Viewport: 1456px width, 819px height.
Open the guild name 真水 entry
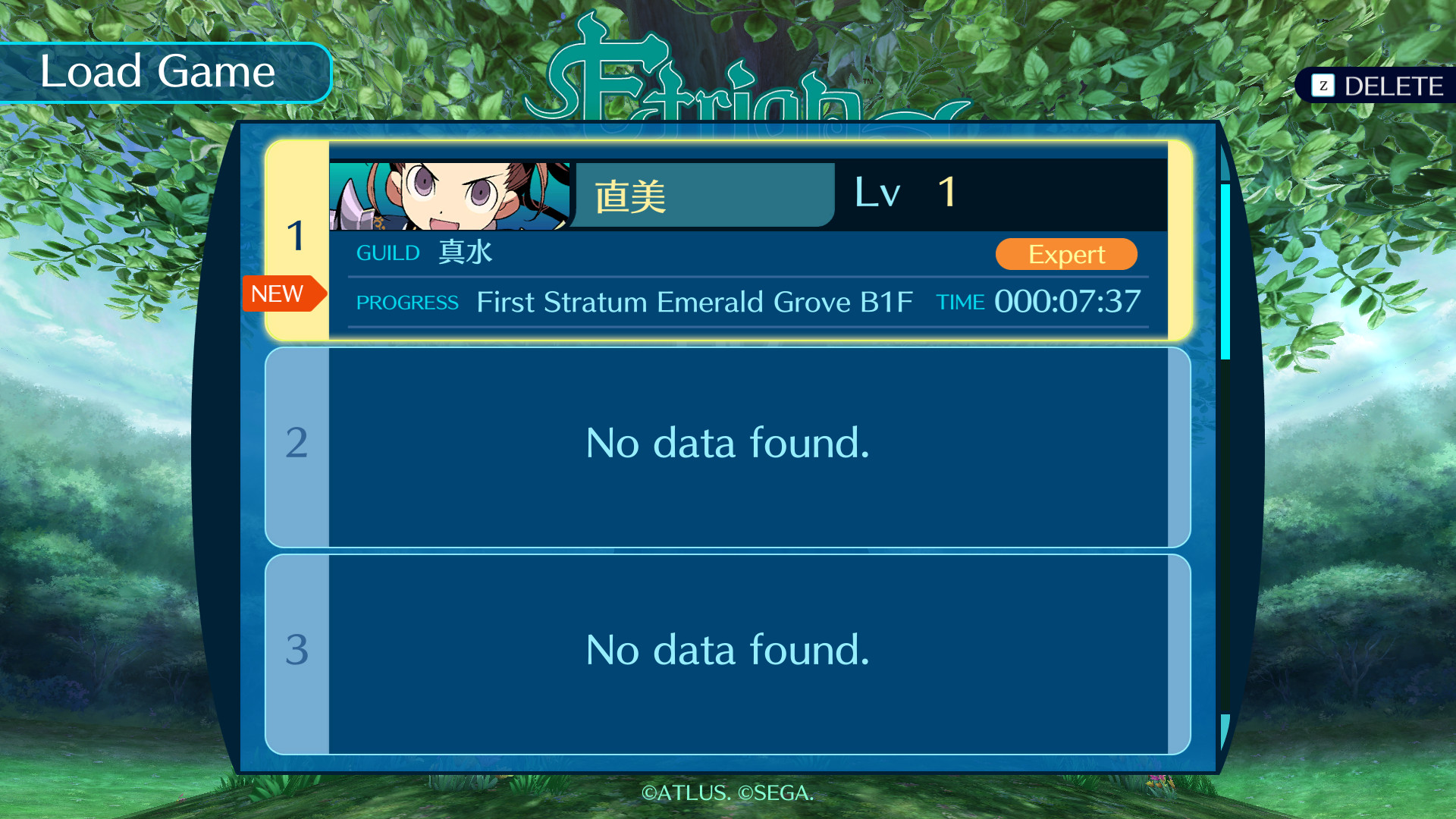point(464,253)
